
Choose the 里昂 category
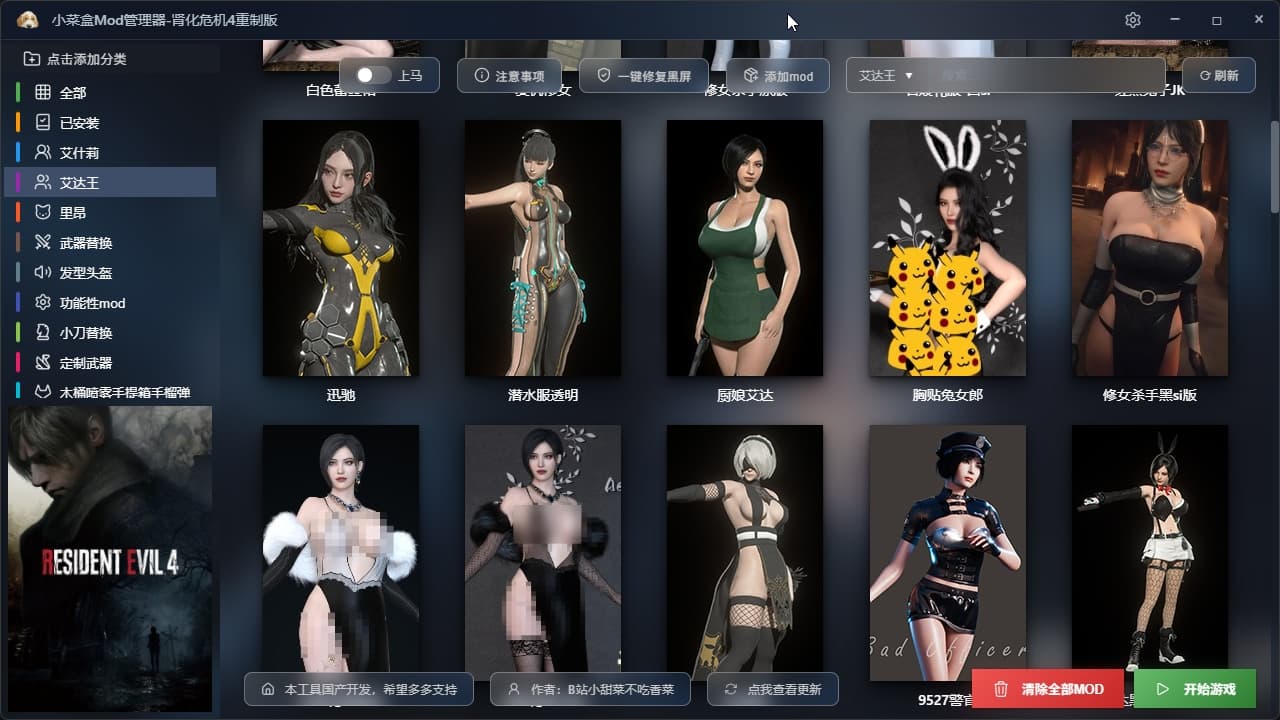click(73, 212)
